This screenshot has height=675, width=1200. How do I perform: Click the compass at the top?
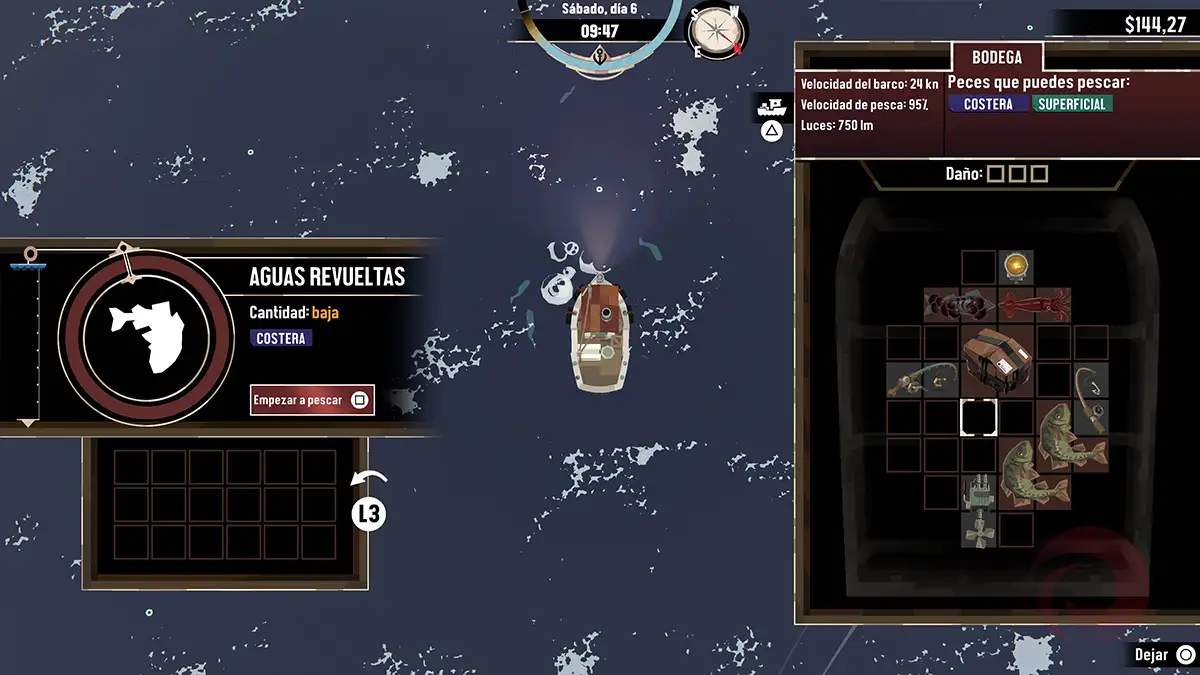tap(716, 30)
